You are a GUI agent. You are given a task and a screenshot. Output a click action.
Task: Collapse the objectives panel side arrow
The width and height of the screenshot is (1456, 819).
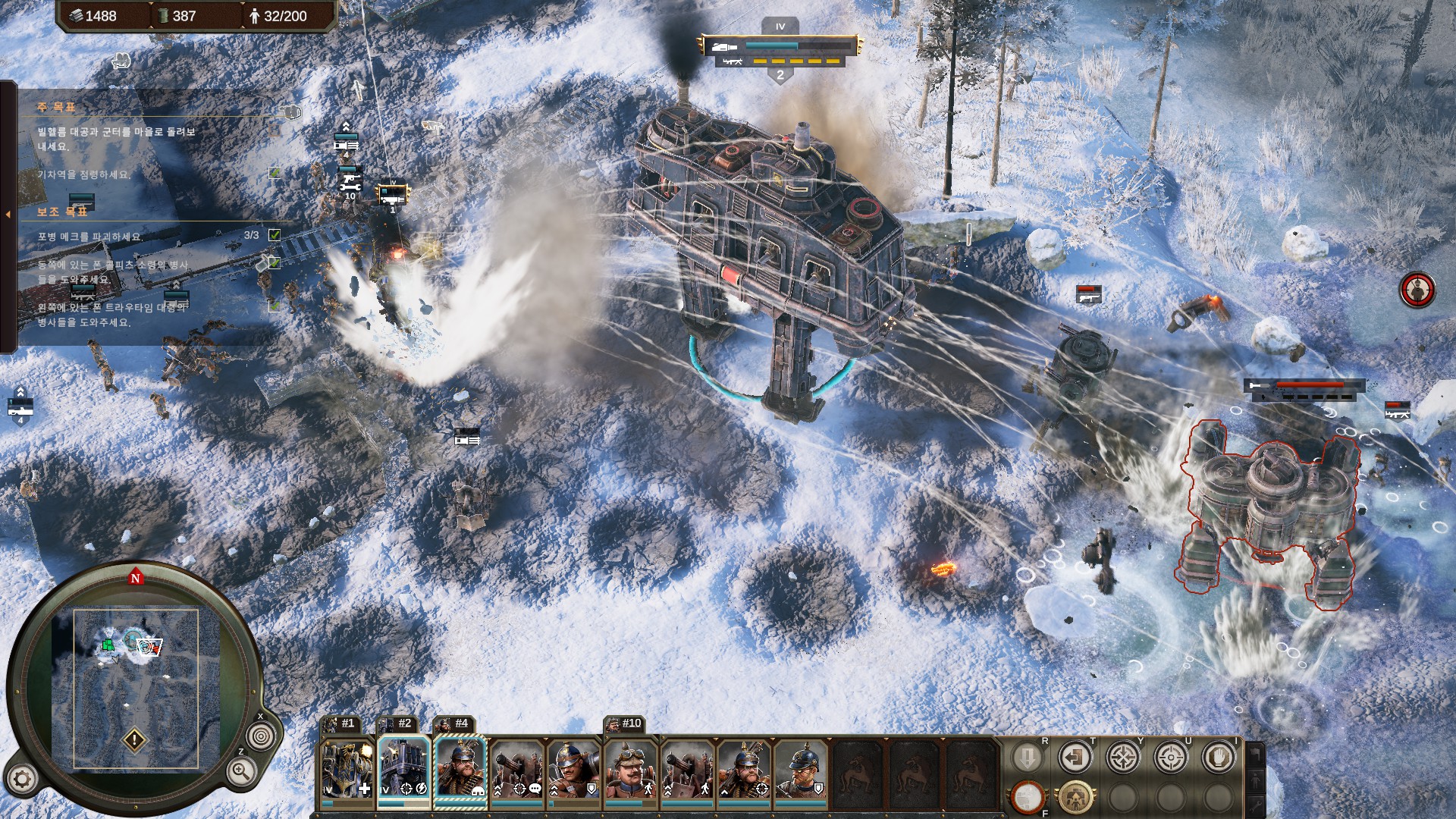(8, 215)
